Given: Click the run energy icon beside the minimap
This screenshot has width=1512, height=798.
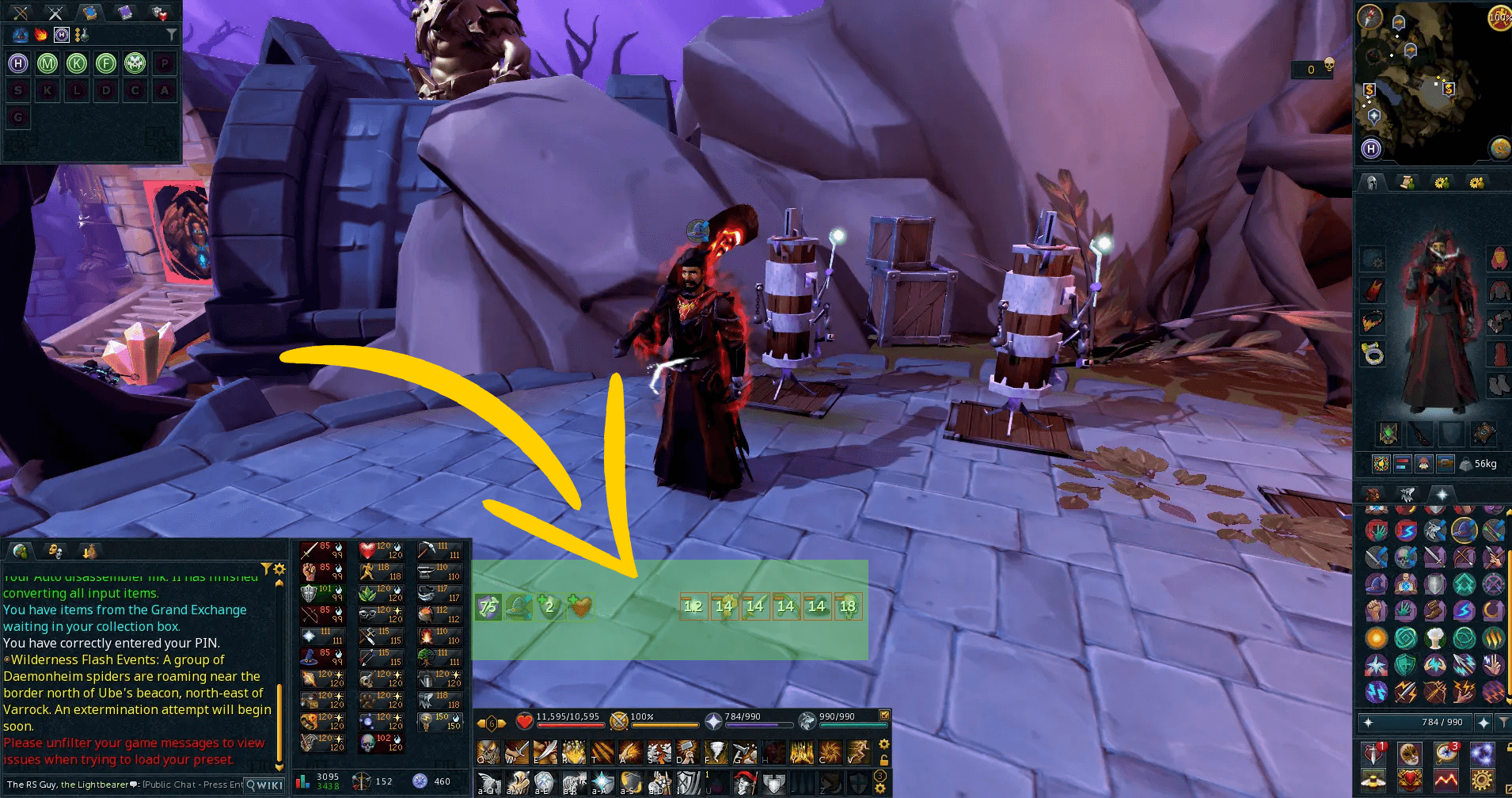Looking at the screenshot, I should pyautogui.click(x=1499, y=17).
